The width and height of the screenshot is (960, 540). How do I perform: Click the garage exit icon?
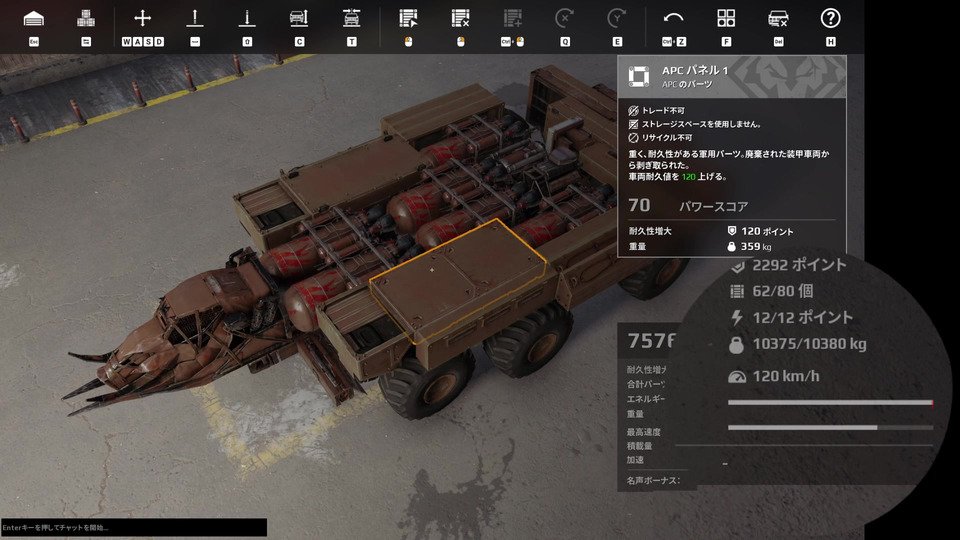[33, 19]
